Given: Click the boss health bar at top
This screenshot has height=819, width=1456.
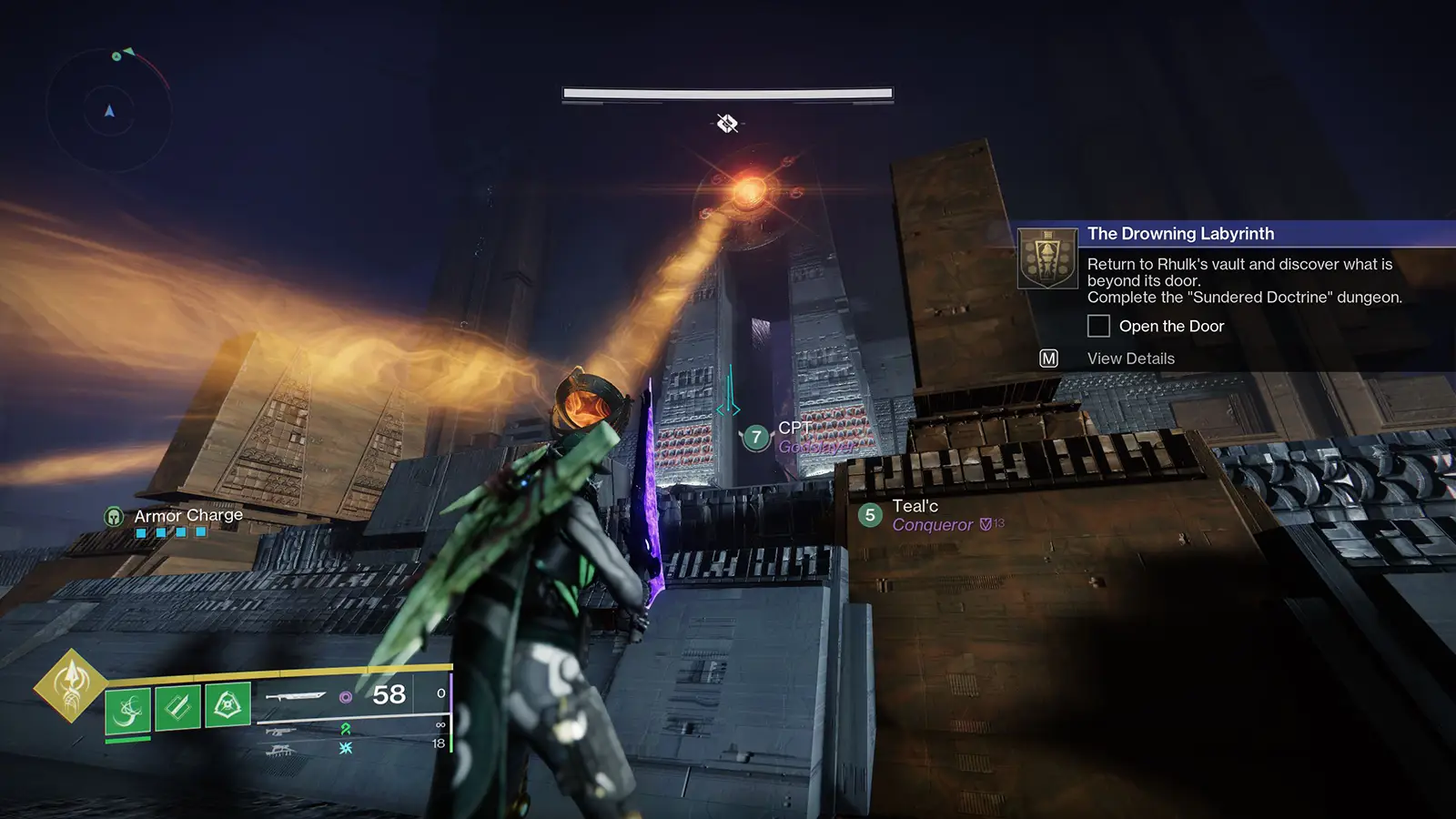Looking at the screenshot, I should [727, 92].
